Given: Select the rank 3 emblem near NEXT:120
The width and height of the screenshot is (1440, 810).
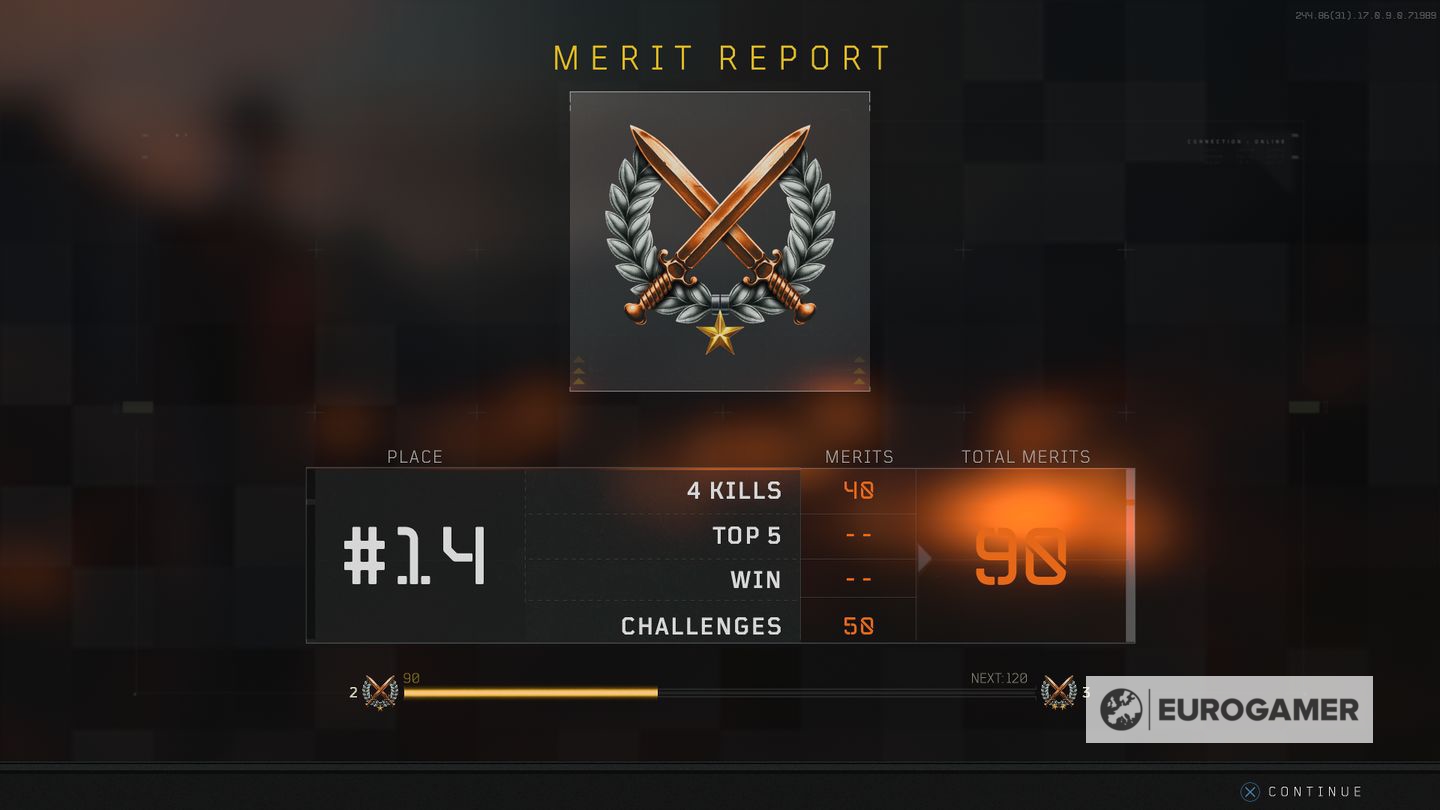Looking at the screenshot, I should coord(1058,690).
